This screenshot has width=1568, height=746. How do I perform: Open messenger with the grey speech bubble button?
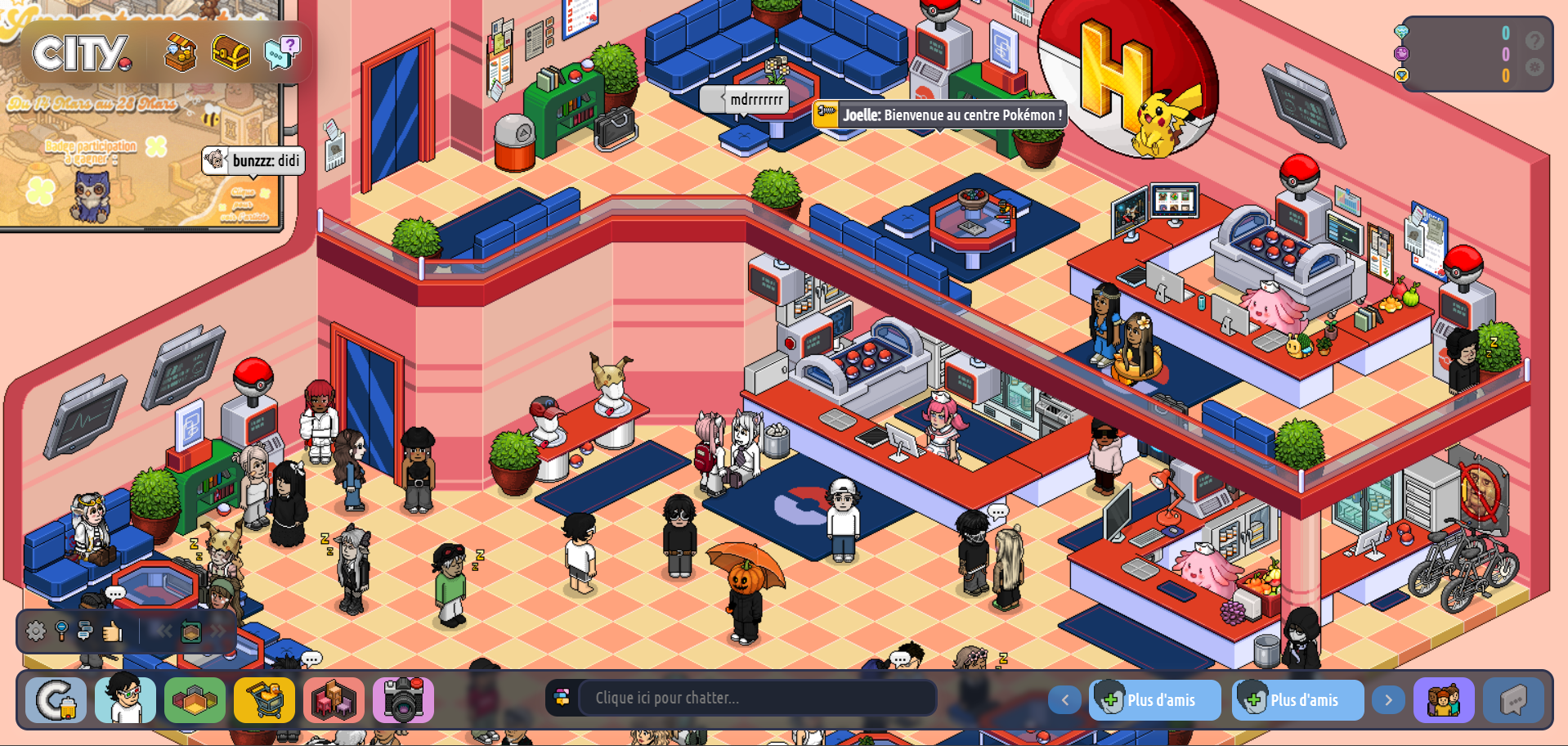(1513, 700)
